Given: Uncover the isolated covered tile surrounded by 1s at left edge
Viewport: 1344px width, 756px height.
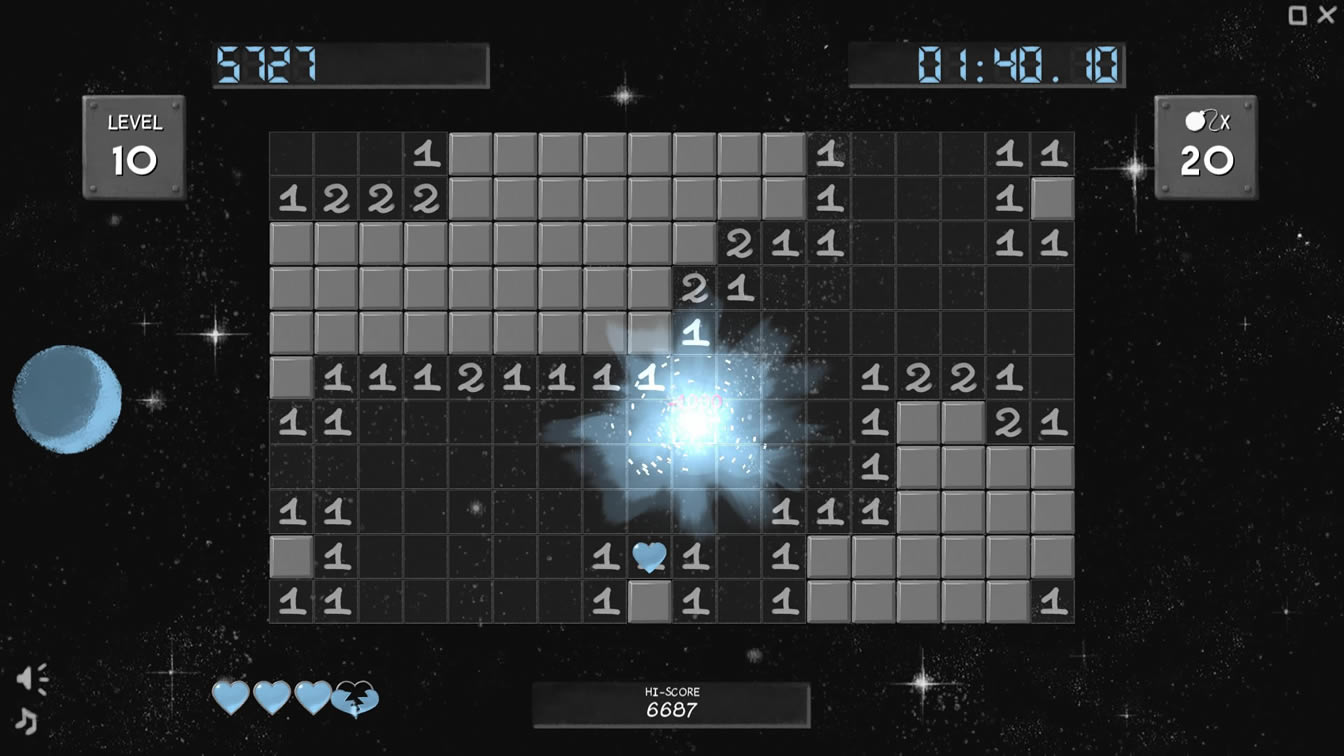Looking at the screenshot, I should click(x=291, y=556).
